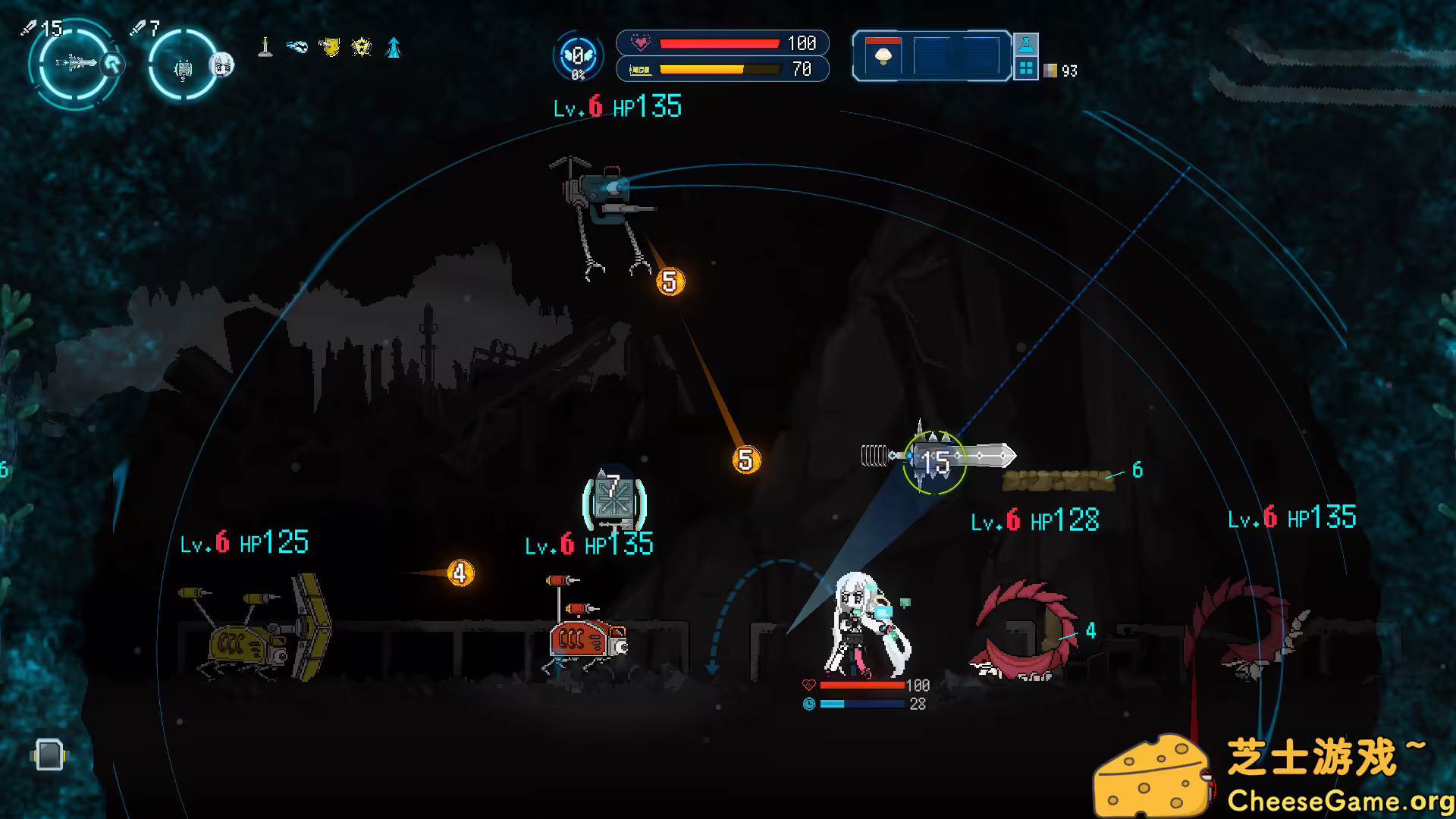Select the spiked sword weapon ring
The image size is (1456, 819).
coord(74,64)
